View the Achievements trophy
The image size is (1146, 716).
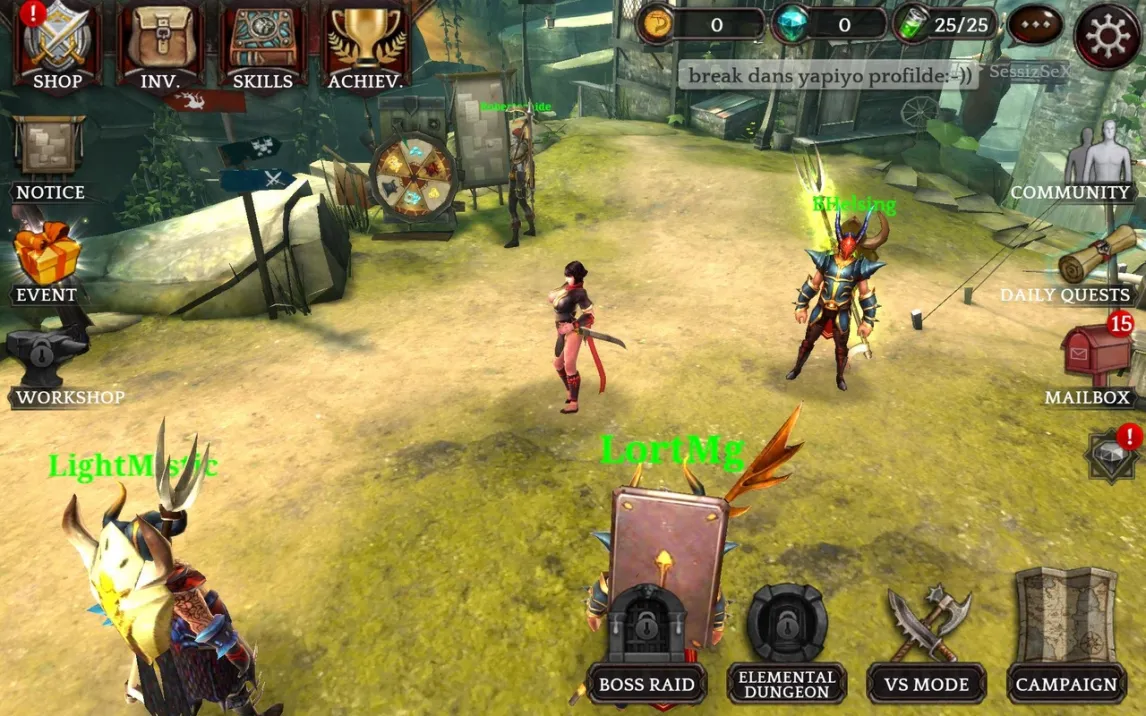365,45
